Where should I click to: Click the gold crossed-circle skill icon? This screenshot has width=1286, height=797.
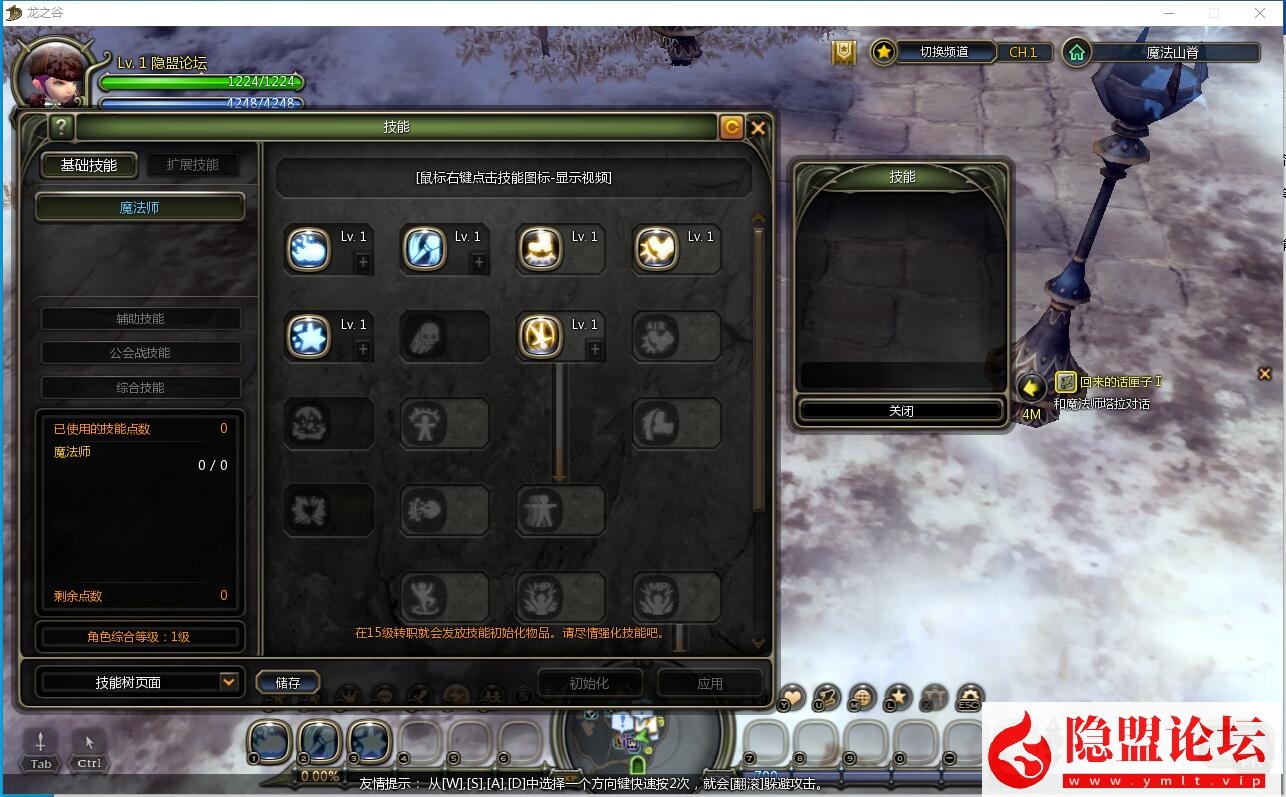tap(539, 336)
